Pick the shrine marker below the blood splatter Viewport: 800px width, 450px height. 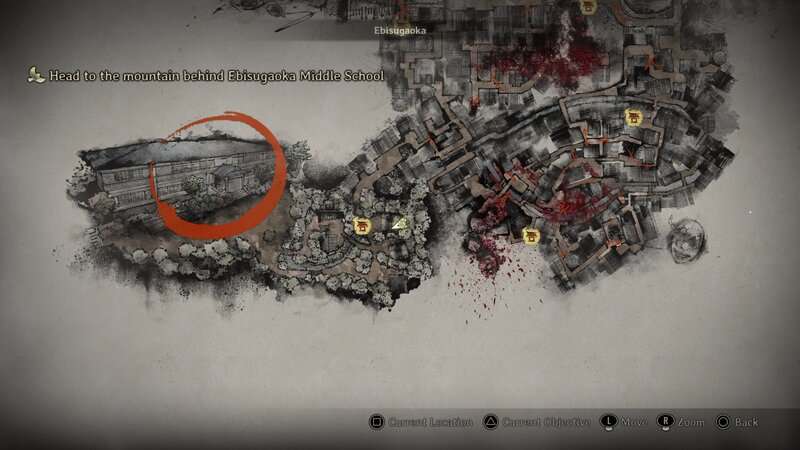pyautogui.click(x=531, y=236)
